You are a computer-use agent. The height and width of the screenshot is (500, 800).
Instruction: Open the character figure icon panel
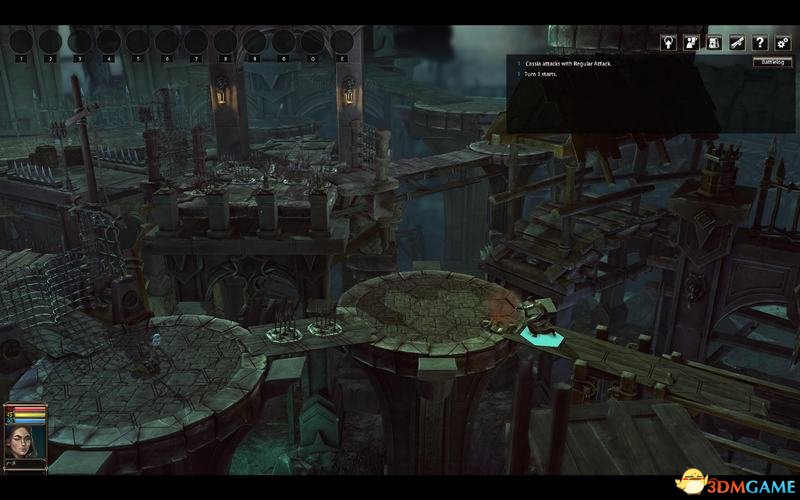pos(691,43)
